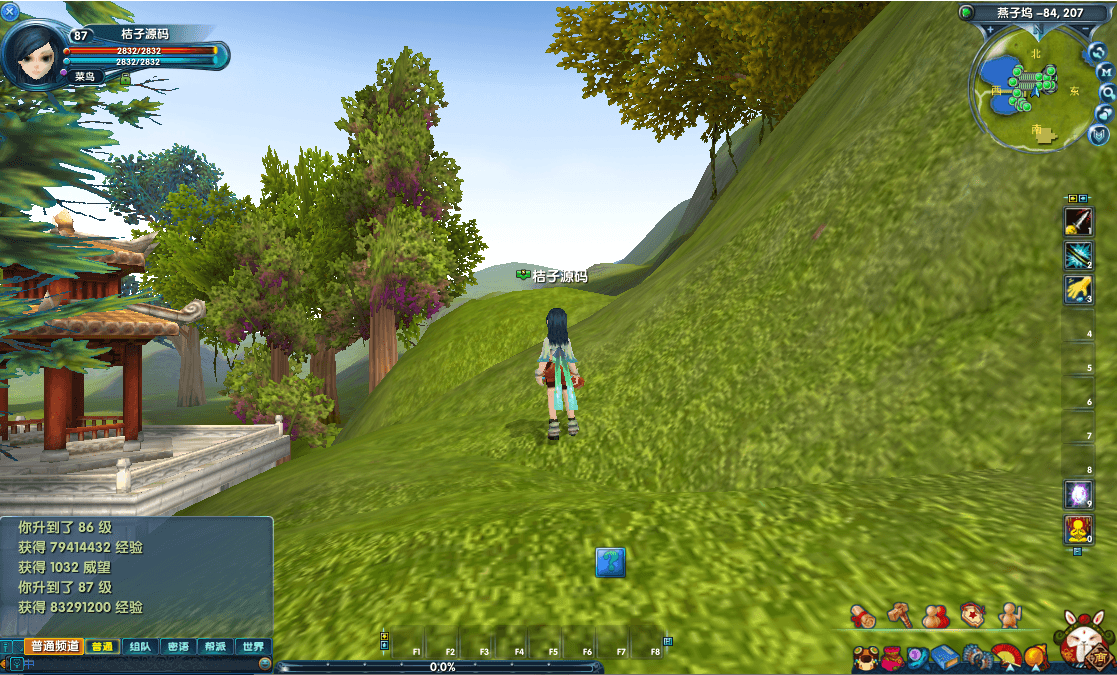Select the 密语 whisper chat tab
The image size is (1117, 675).
[178, 647]
